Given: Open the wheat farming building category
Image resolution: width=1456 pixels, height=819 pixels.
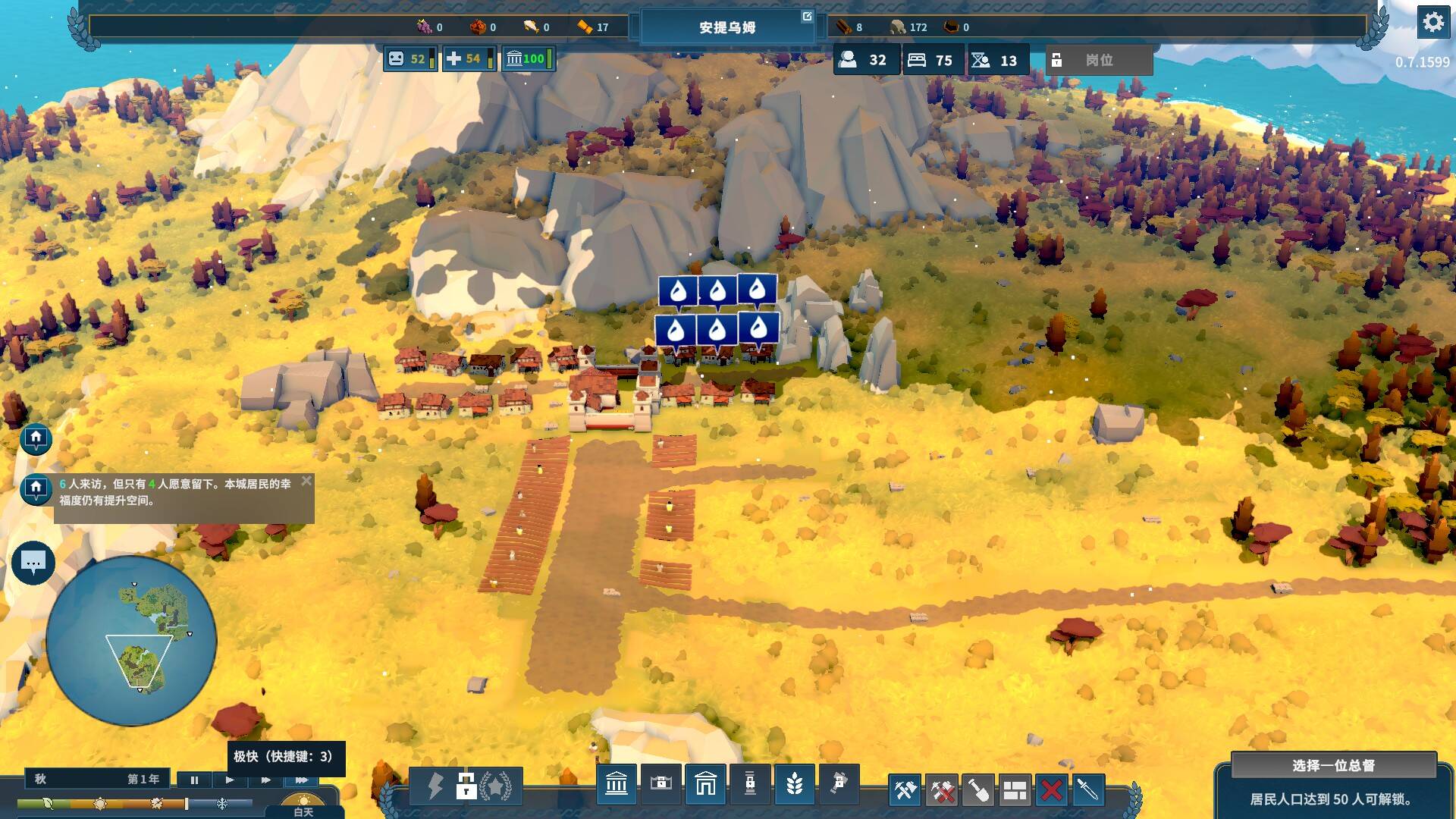Looking at the screenshot, I should (794, 784).
